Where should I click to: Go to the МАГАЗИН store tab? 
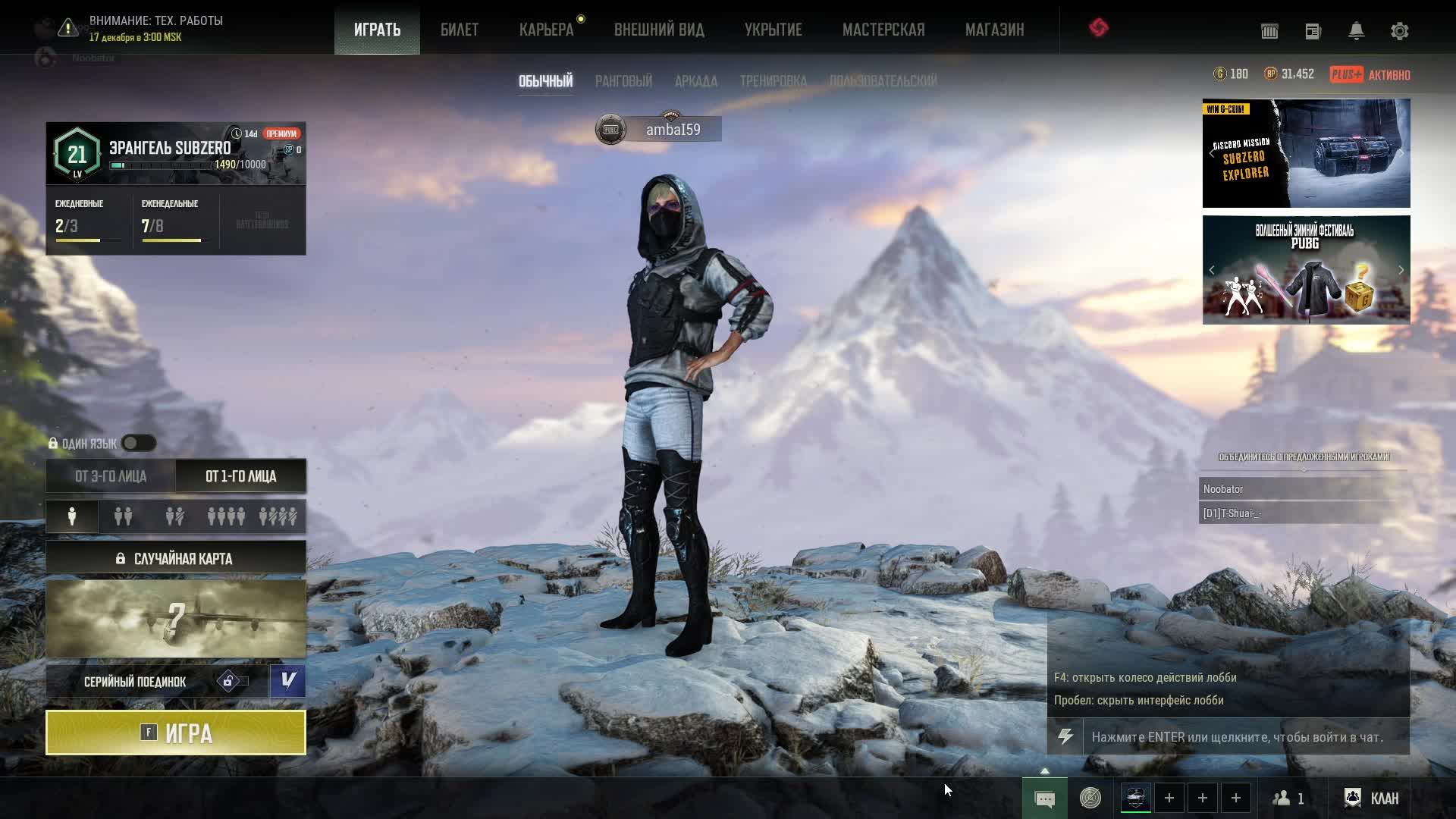(994, 30)
